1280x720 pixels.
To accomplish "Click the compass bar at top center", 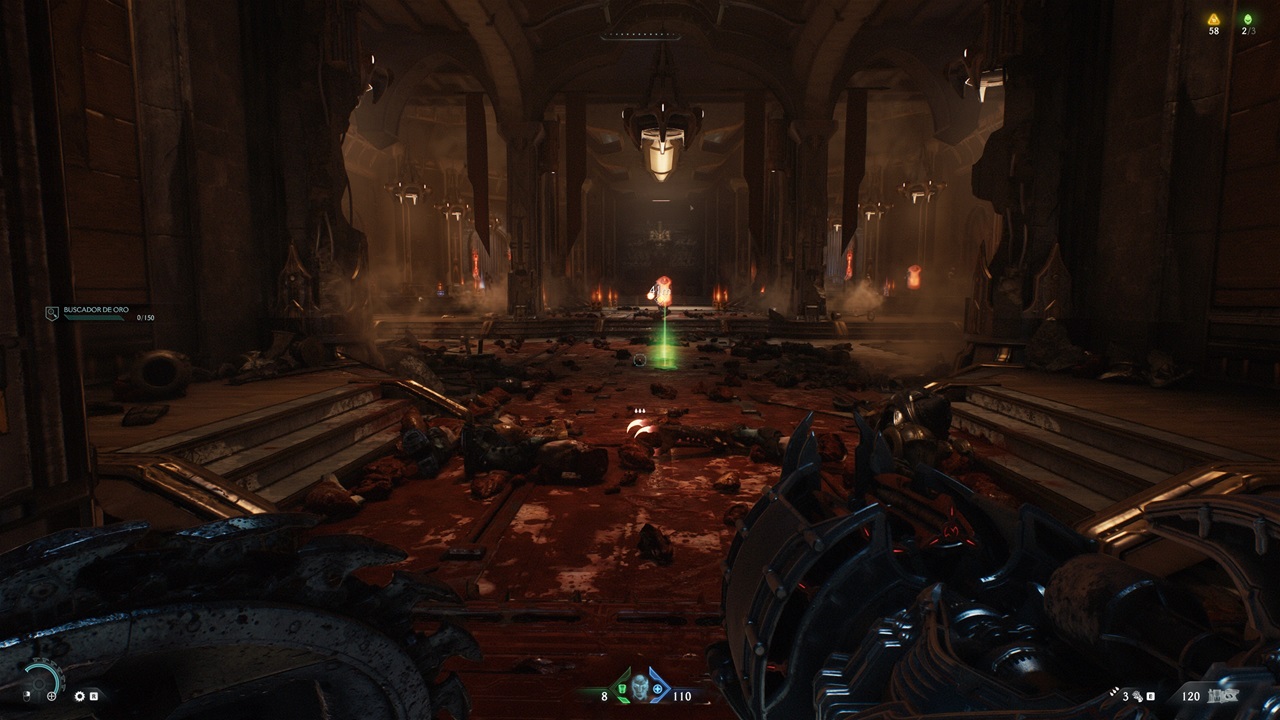I will point(640,36).
